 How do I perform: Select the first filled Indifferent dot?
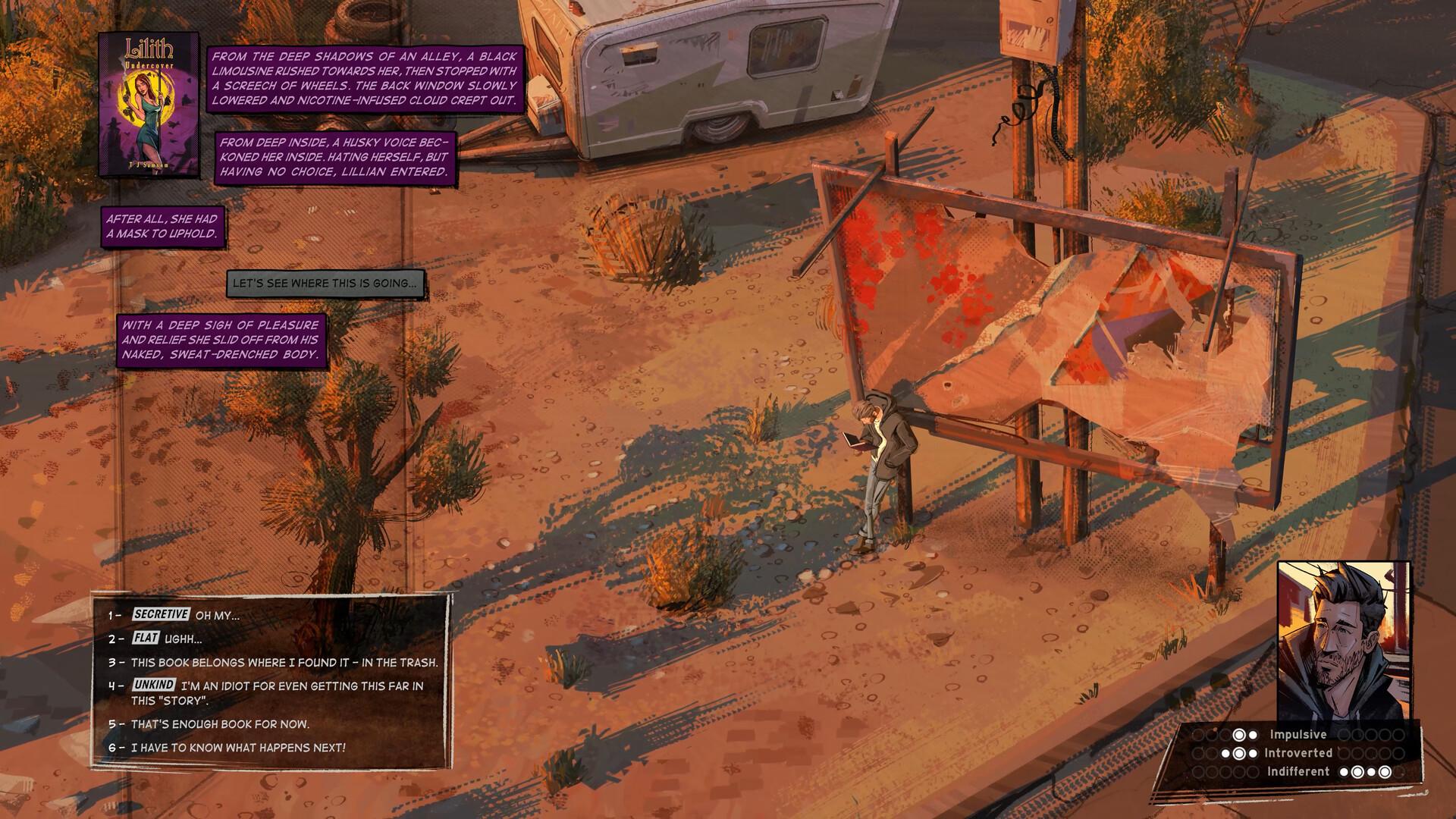[1345, 772]
